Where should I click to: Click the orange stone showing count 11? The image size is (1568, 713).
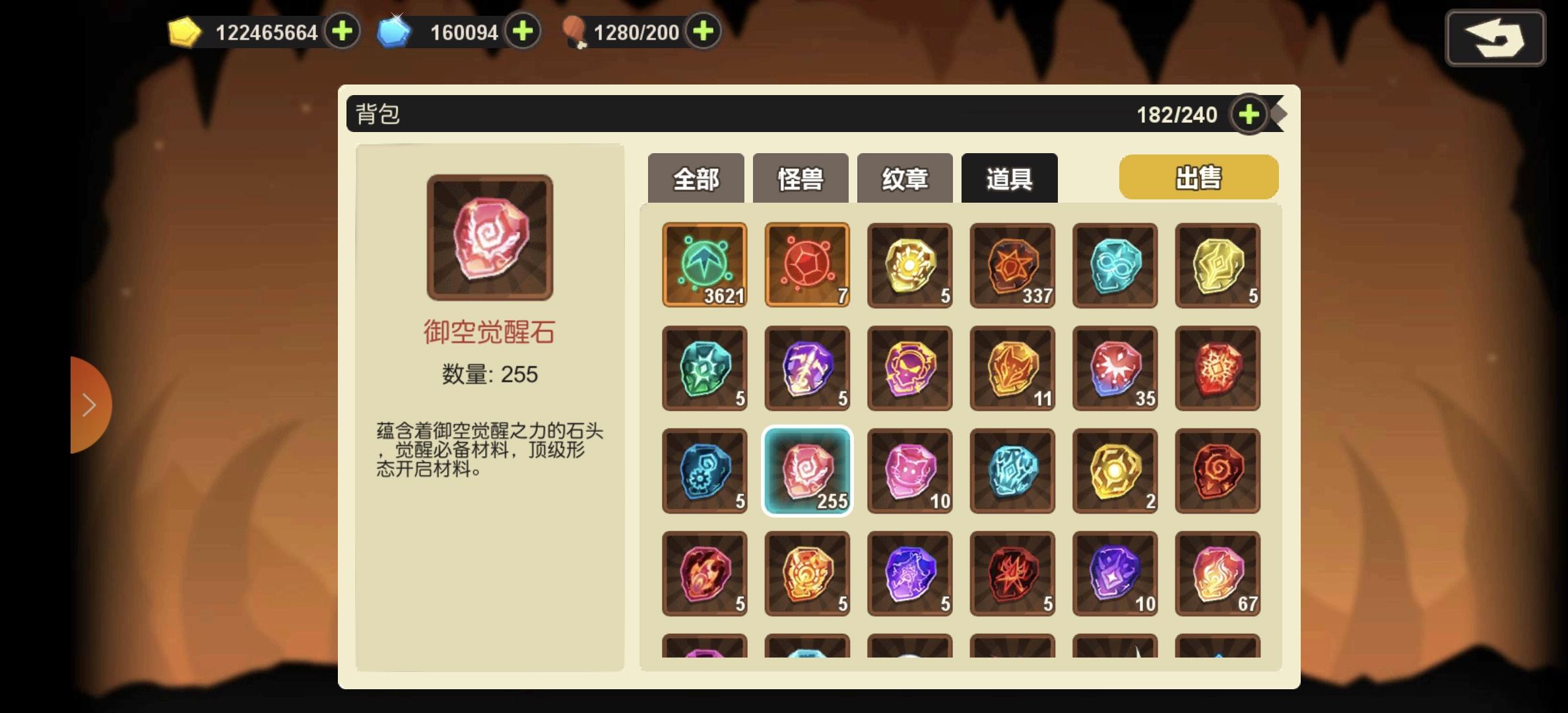pyautogui.click(x=1012, y=368)
